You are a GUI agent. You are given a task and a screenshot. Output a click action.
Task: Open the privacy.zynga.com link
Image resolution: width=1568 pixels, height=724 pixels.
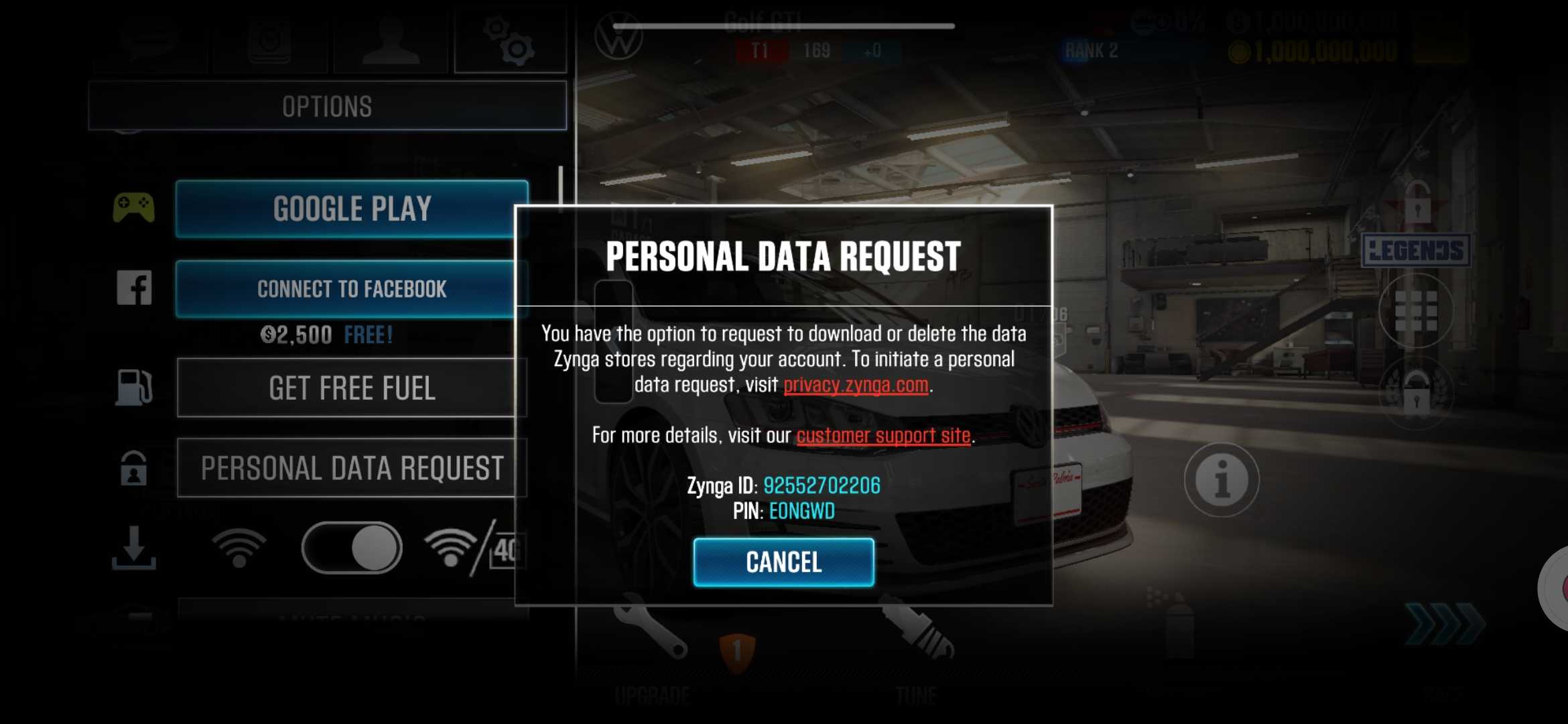pos(856,385)
